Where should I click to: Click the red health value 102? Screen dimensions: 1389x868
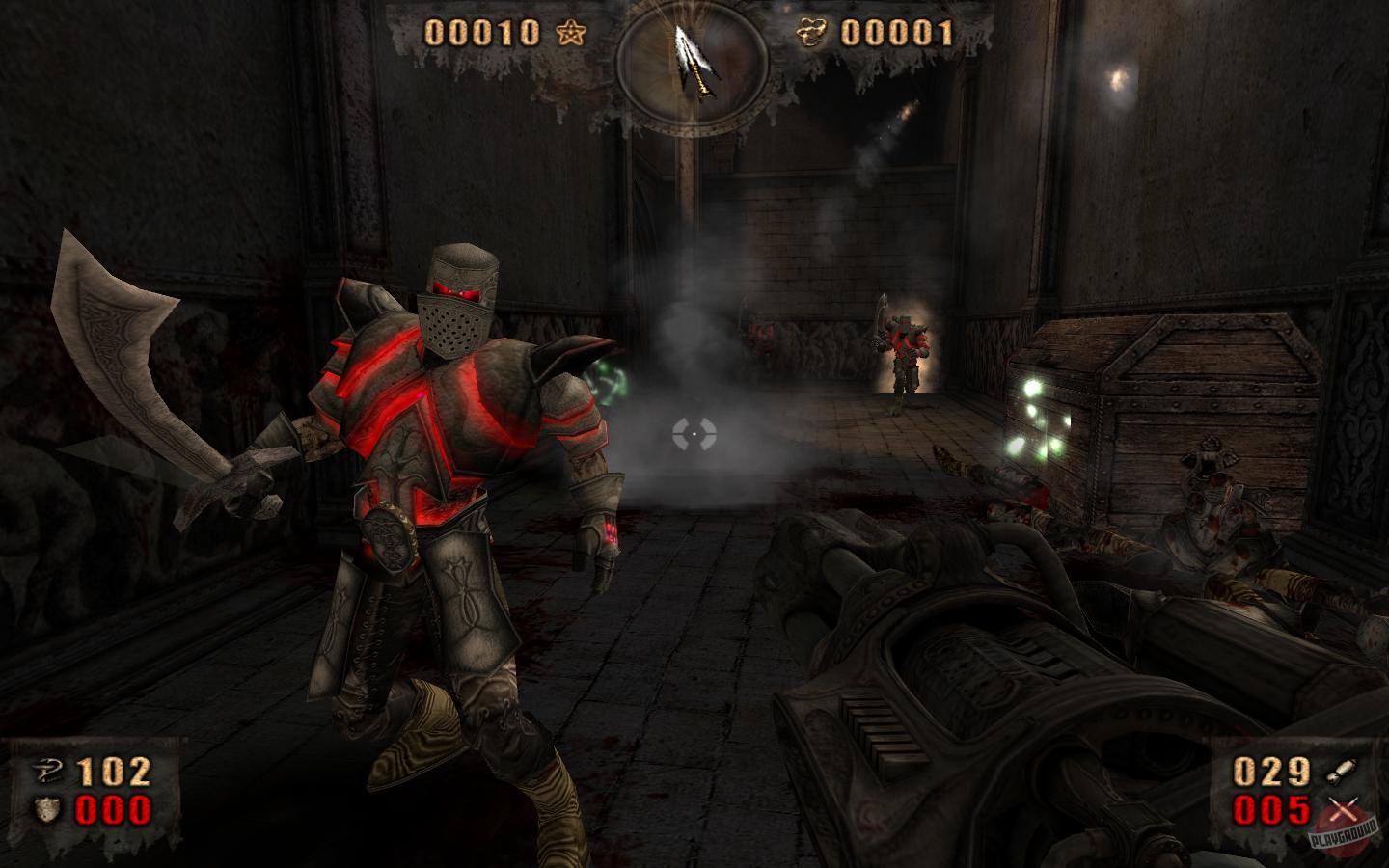114,772
